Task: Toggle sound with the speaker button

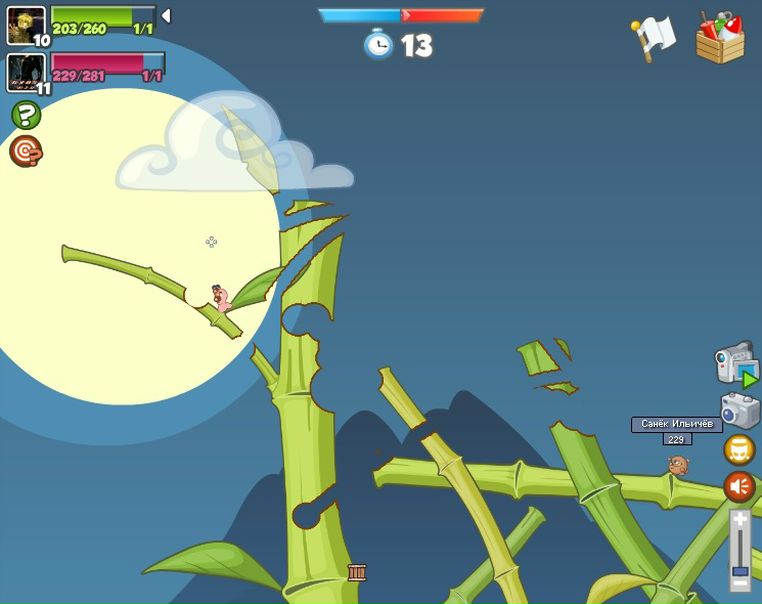Action: (739, 487)
